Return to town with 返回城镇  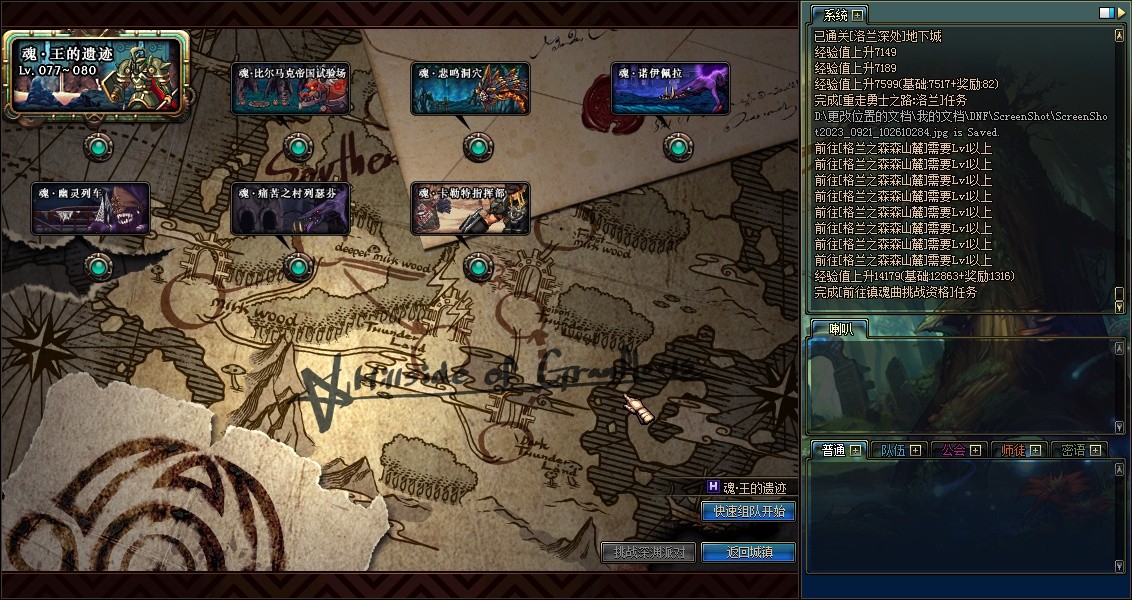[x=749, y=552]
